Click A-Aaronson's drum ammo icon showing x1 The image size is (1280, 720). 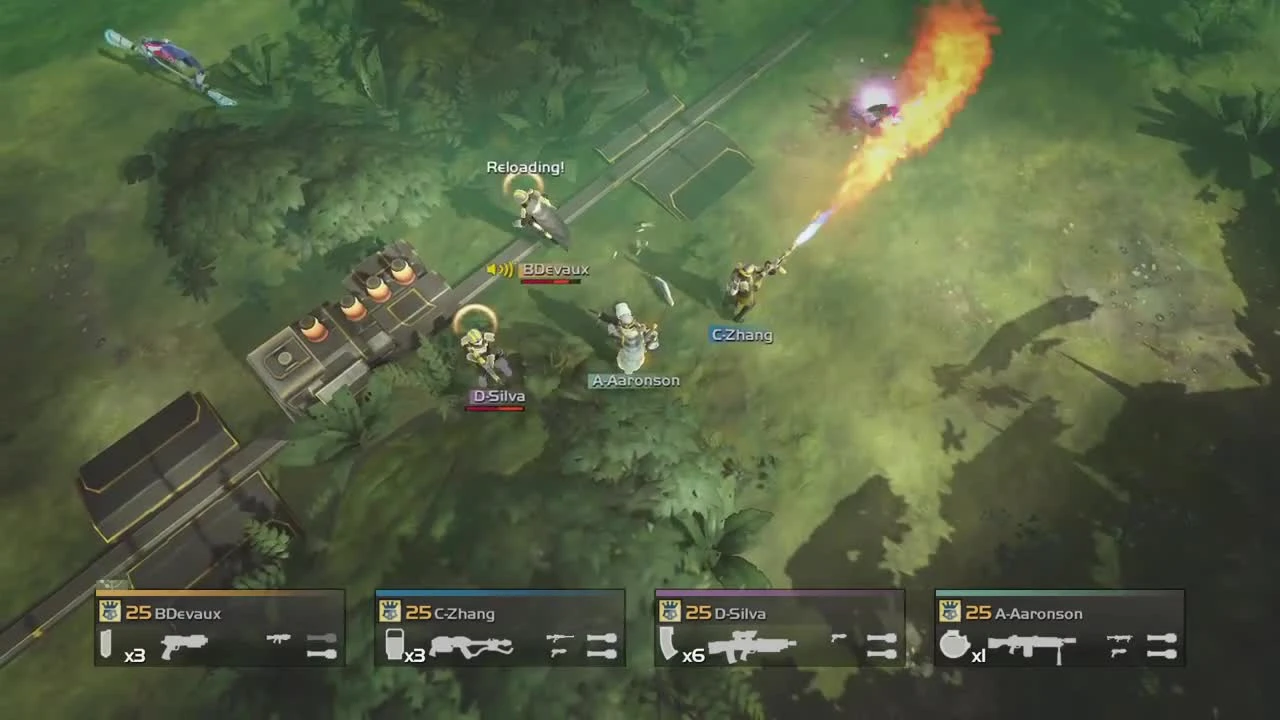[953, 646]
